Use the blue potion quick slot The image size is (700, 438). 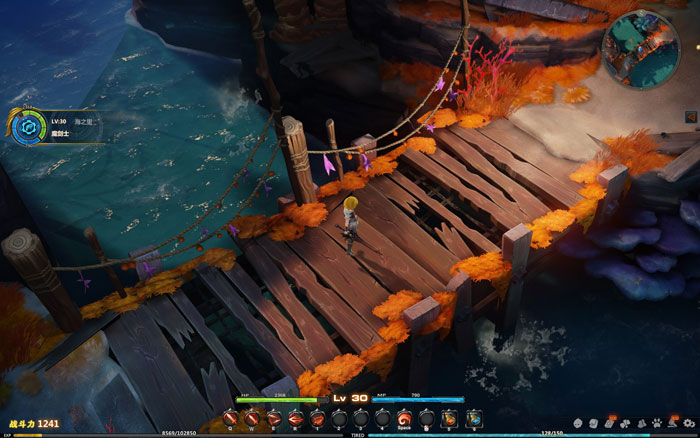click(x=473, y=417)
